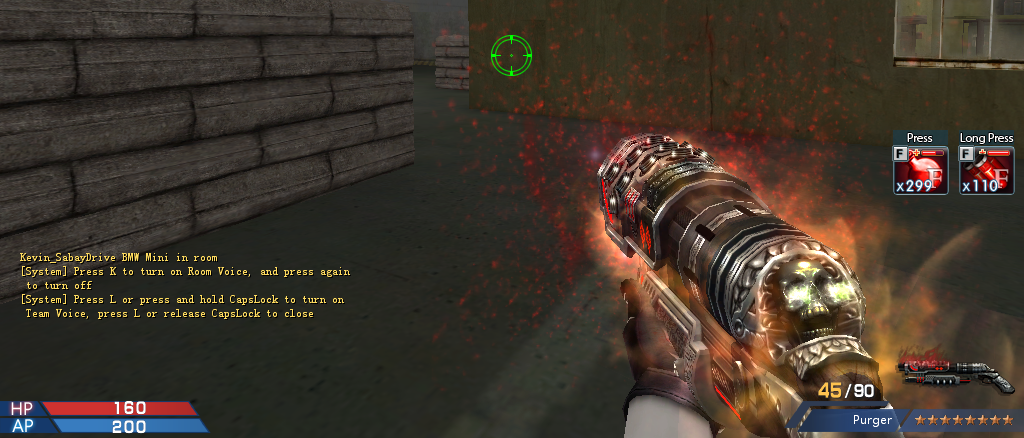Viewport: 1024px width, 438px height.
Task: Select the Long Press item icon showing x110
Action: click(x=986, y=170)
